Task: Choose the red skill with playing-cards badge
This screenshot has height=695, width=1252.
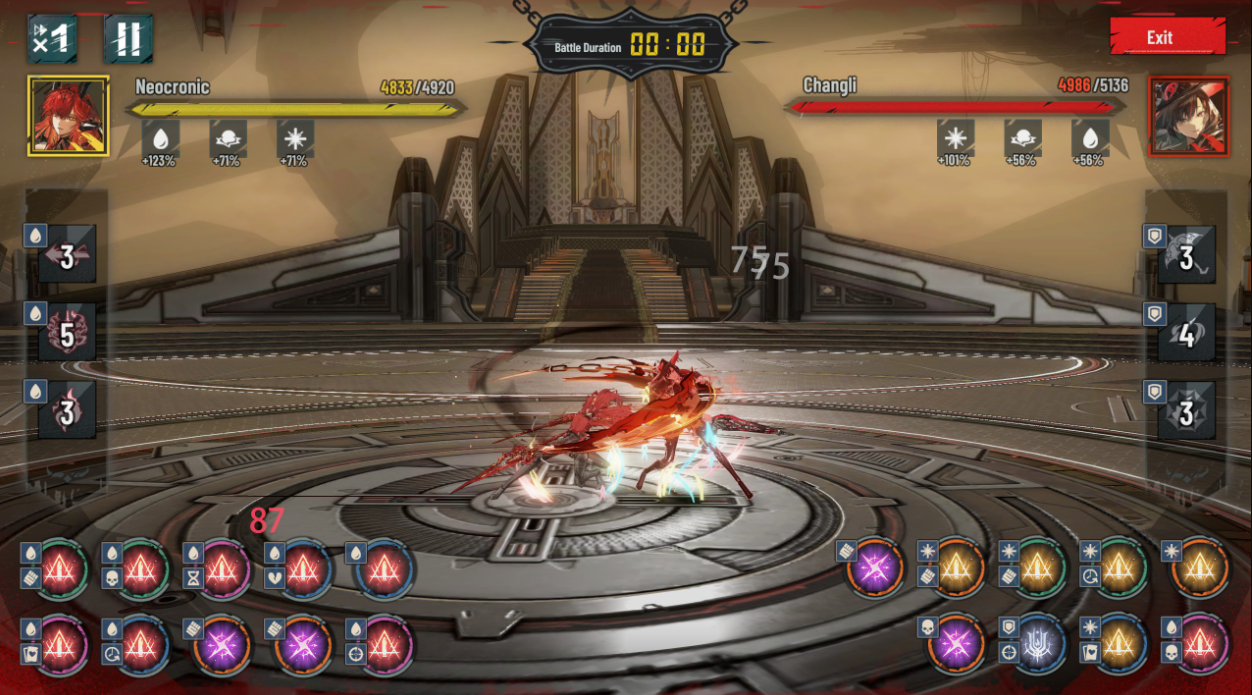Action: click(x=62, y=645)
